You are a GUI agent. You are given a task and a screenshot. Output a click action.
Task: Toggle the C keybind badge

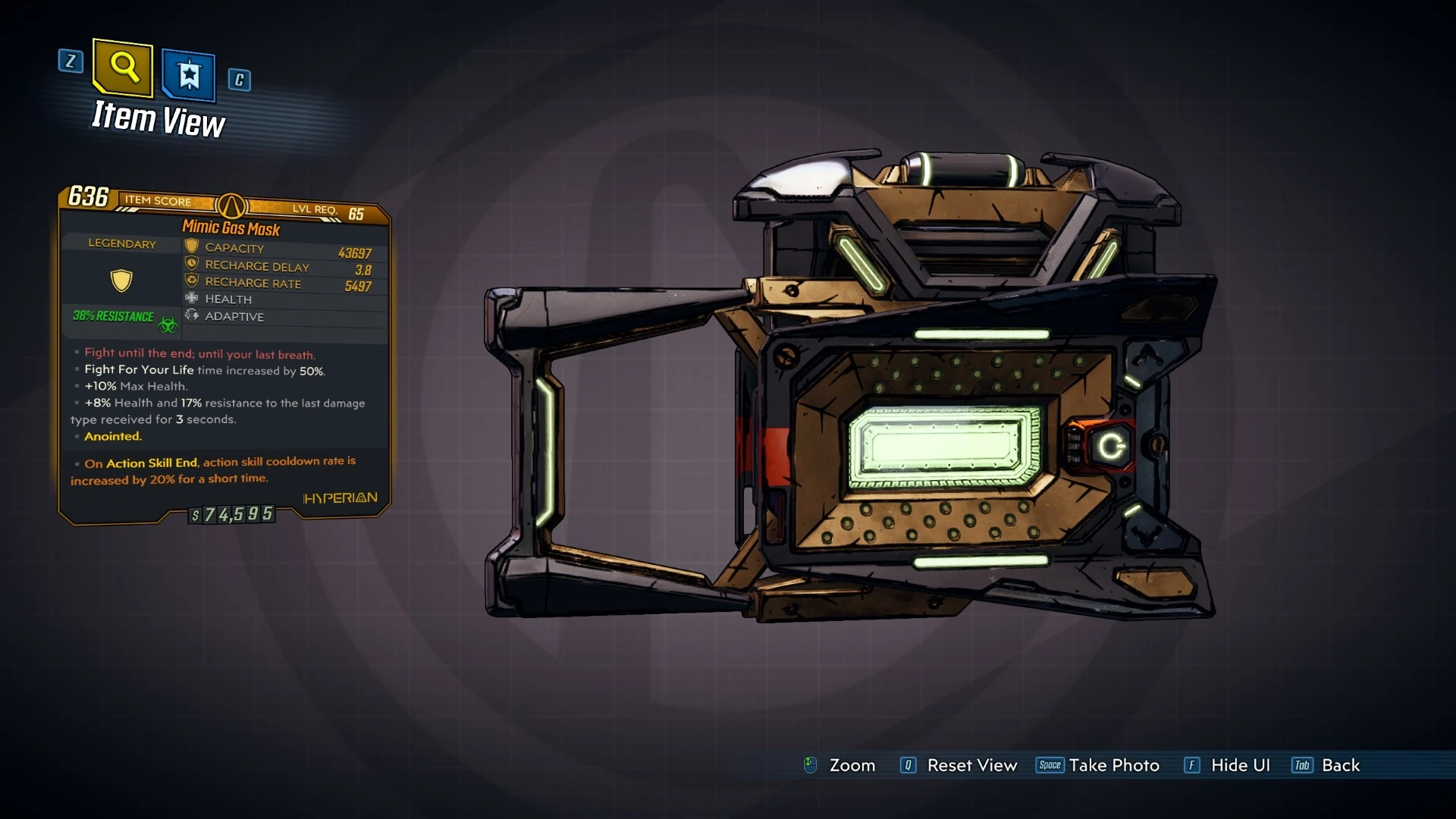click(x=241, y=80)
